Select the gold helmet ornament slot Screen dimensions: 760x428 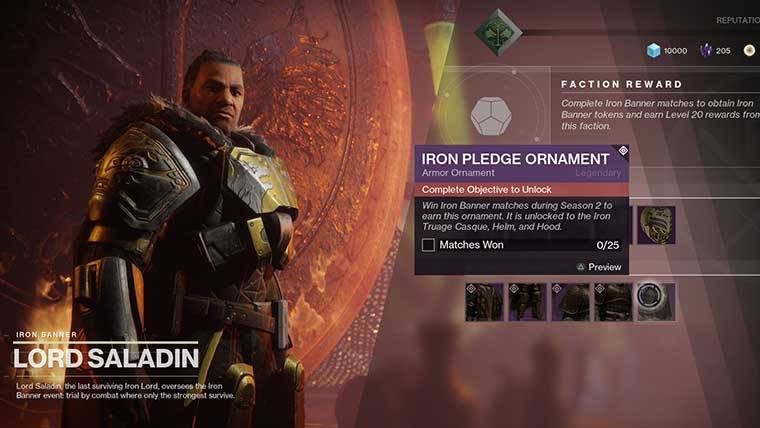click(x=657, y=225)
